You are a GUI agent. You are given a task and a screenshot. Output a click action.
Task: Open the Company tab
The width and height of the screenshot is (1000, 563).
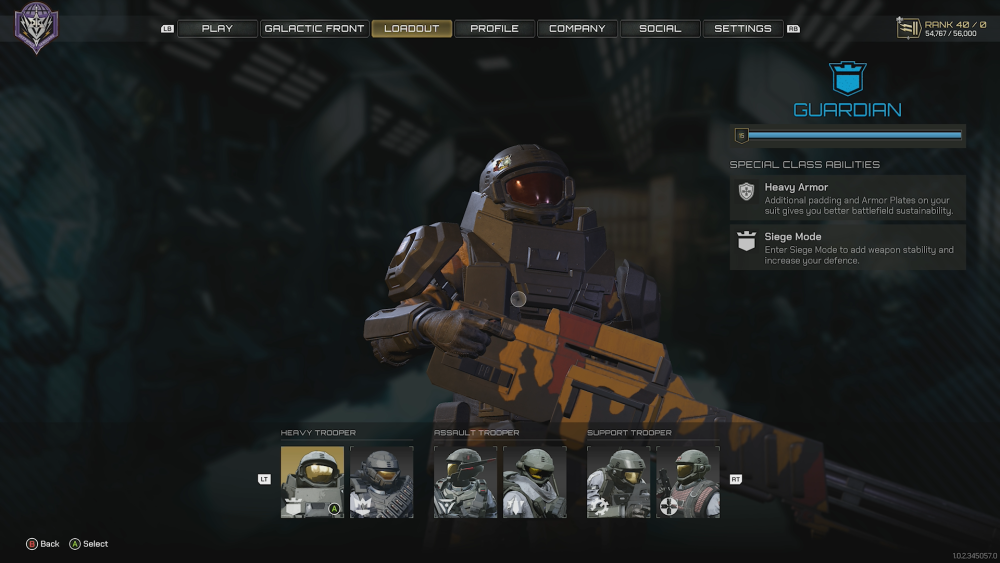(577, 29)
